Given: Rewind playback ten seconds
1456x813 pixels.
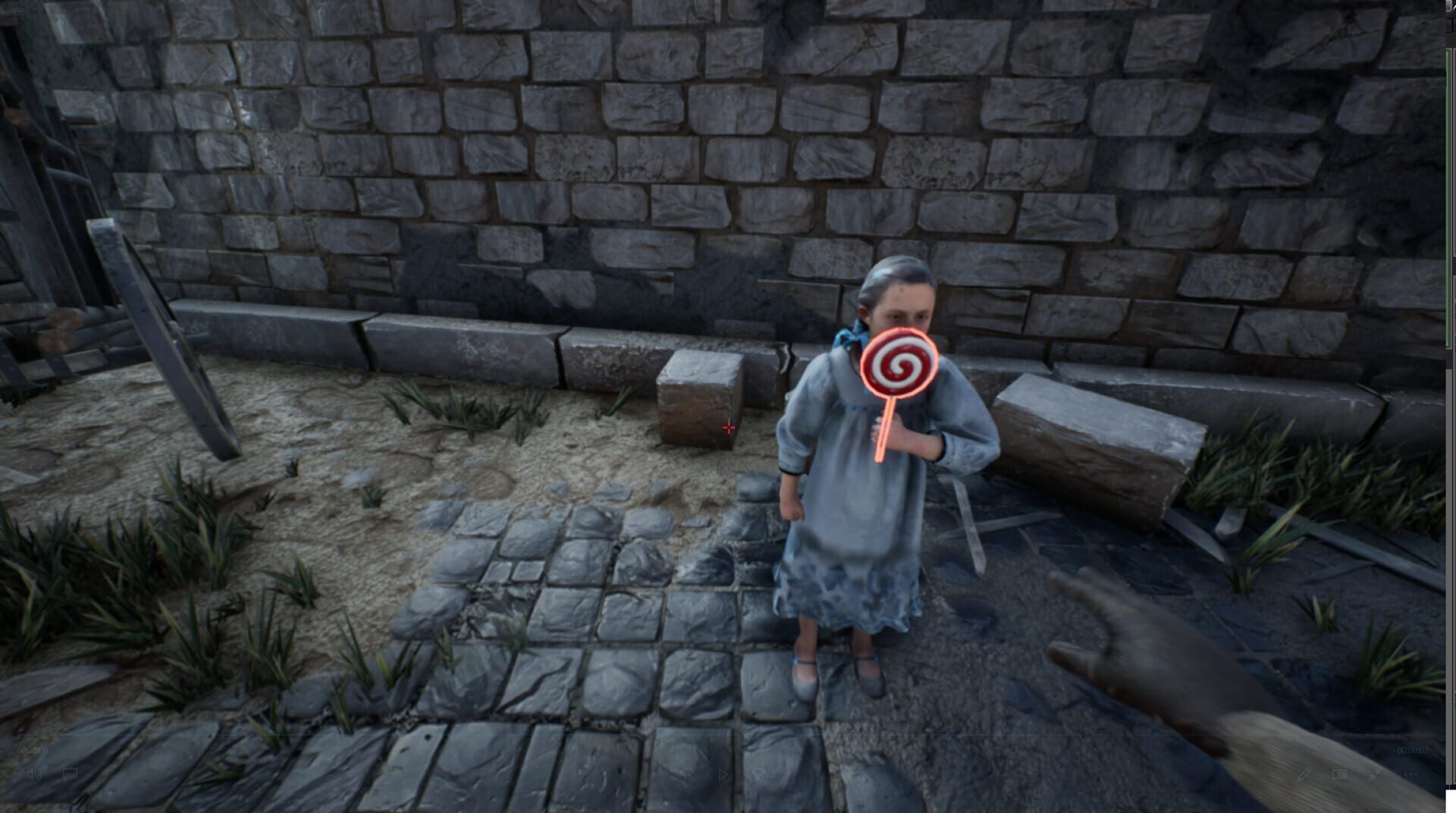Looking at the screenshot, I should pyautogui.click(x=685, y=775).
